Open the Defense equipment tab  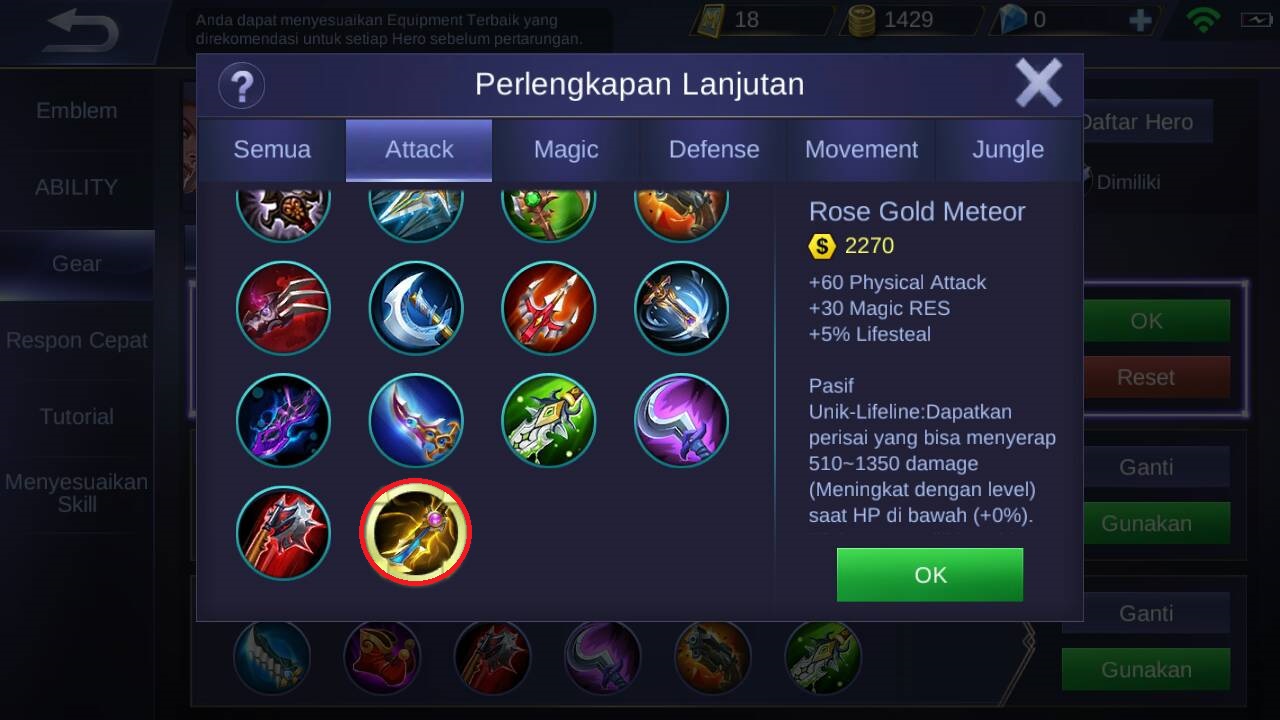[x=714, y=150]
